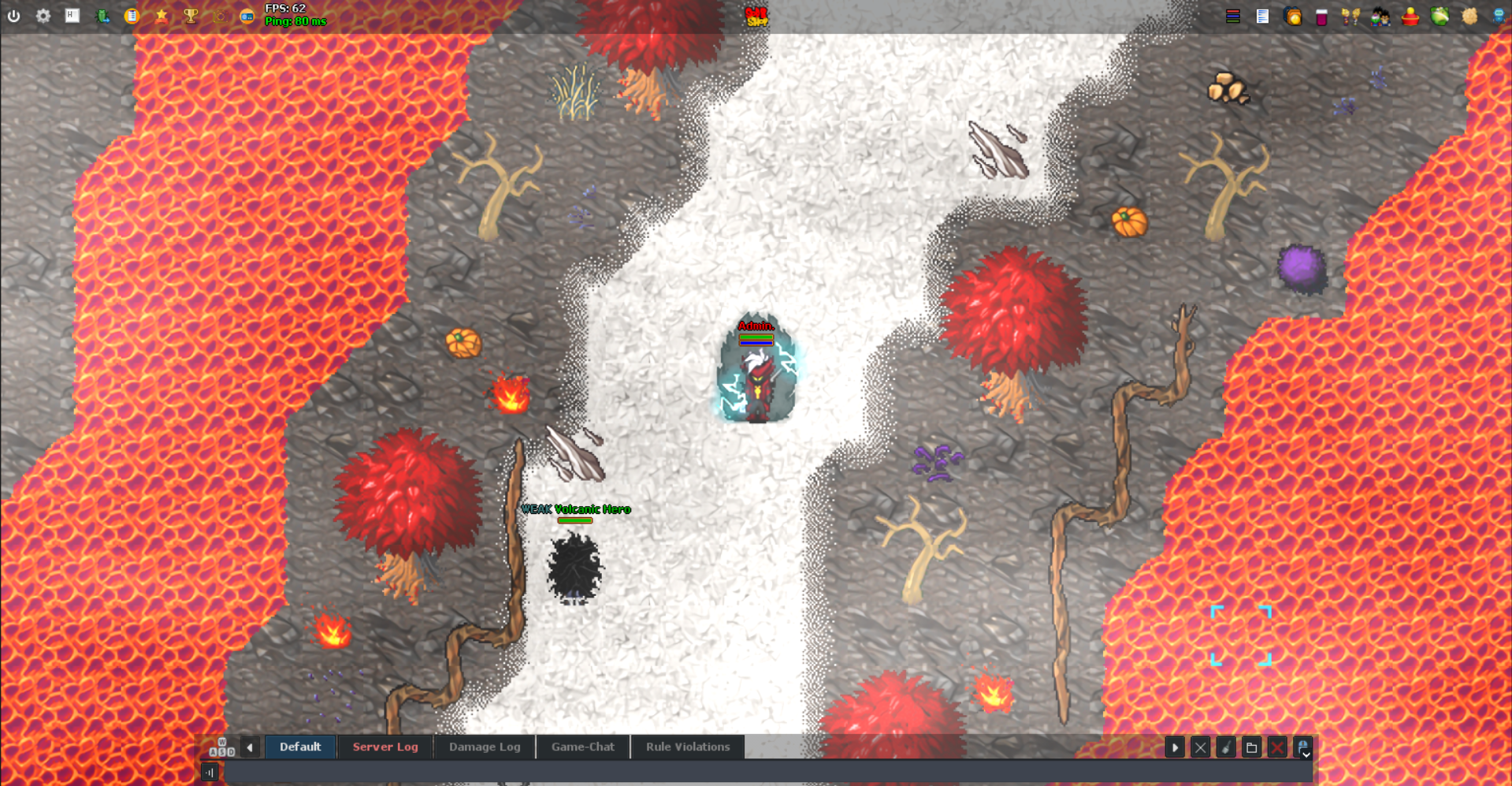This screenshot has width=1512, height=786.
Task: Open the hotkeys 'H' key icon
Action: (72, 16)
